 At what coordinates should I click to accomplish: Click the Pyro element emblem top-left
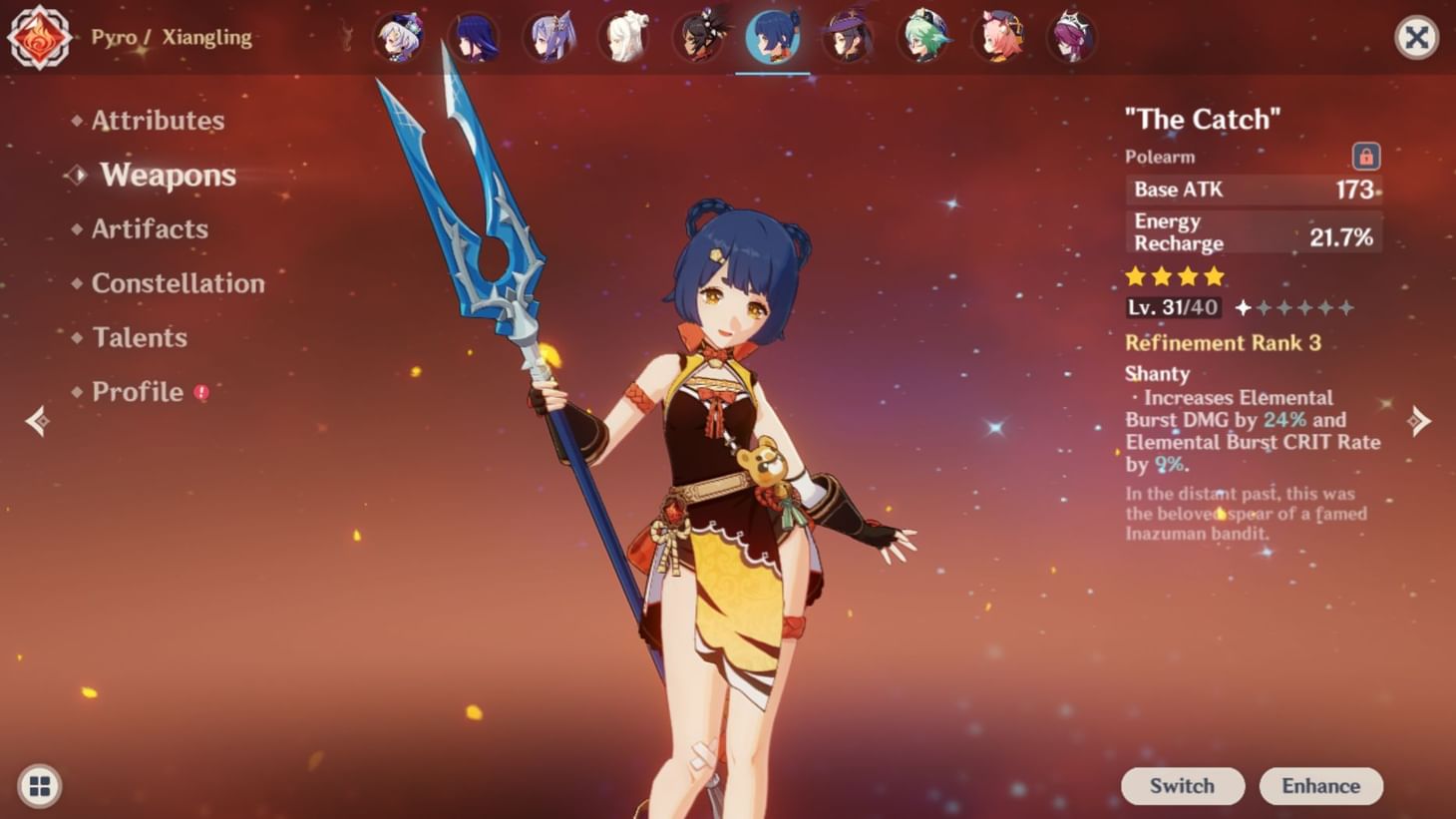[x=38, y=38]
